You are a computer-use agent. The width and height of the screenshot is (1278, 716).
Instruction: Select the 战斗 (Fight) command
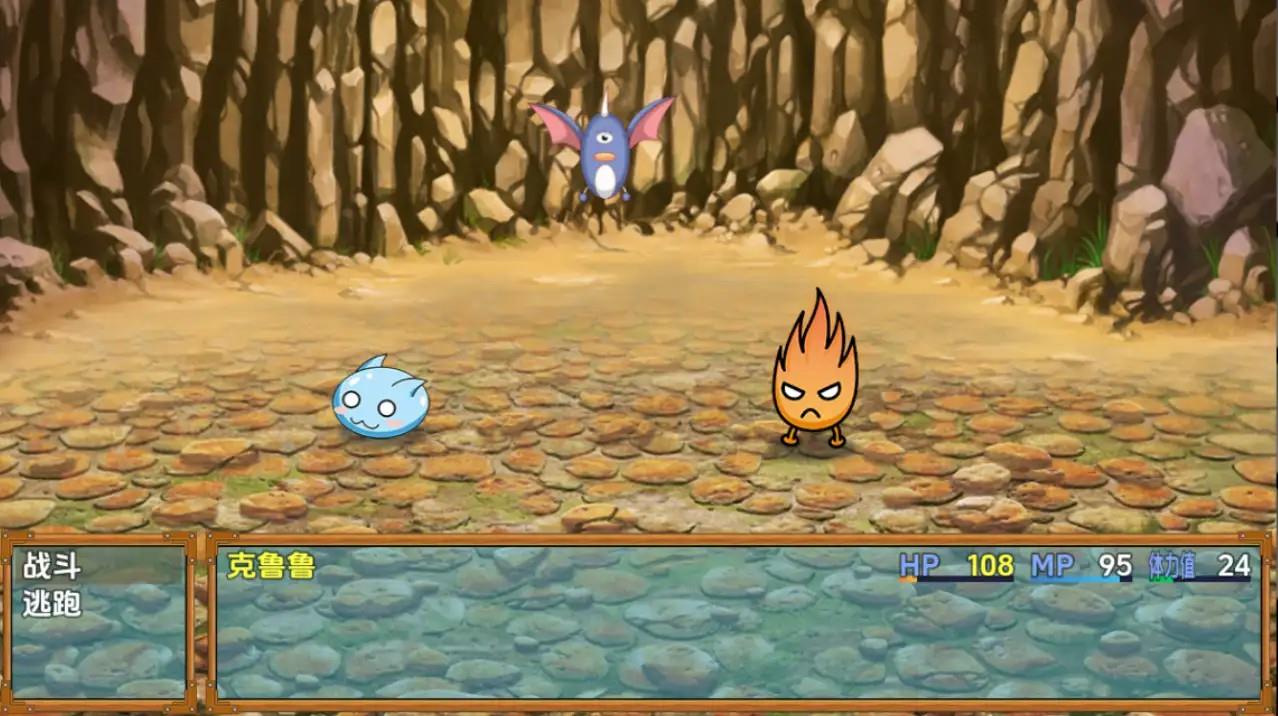coord(52,567)
